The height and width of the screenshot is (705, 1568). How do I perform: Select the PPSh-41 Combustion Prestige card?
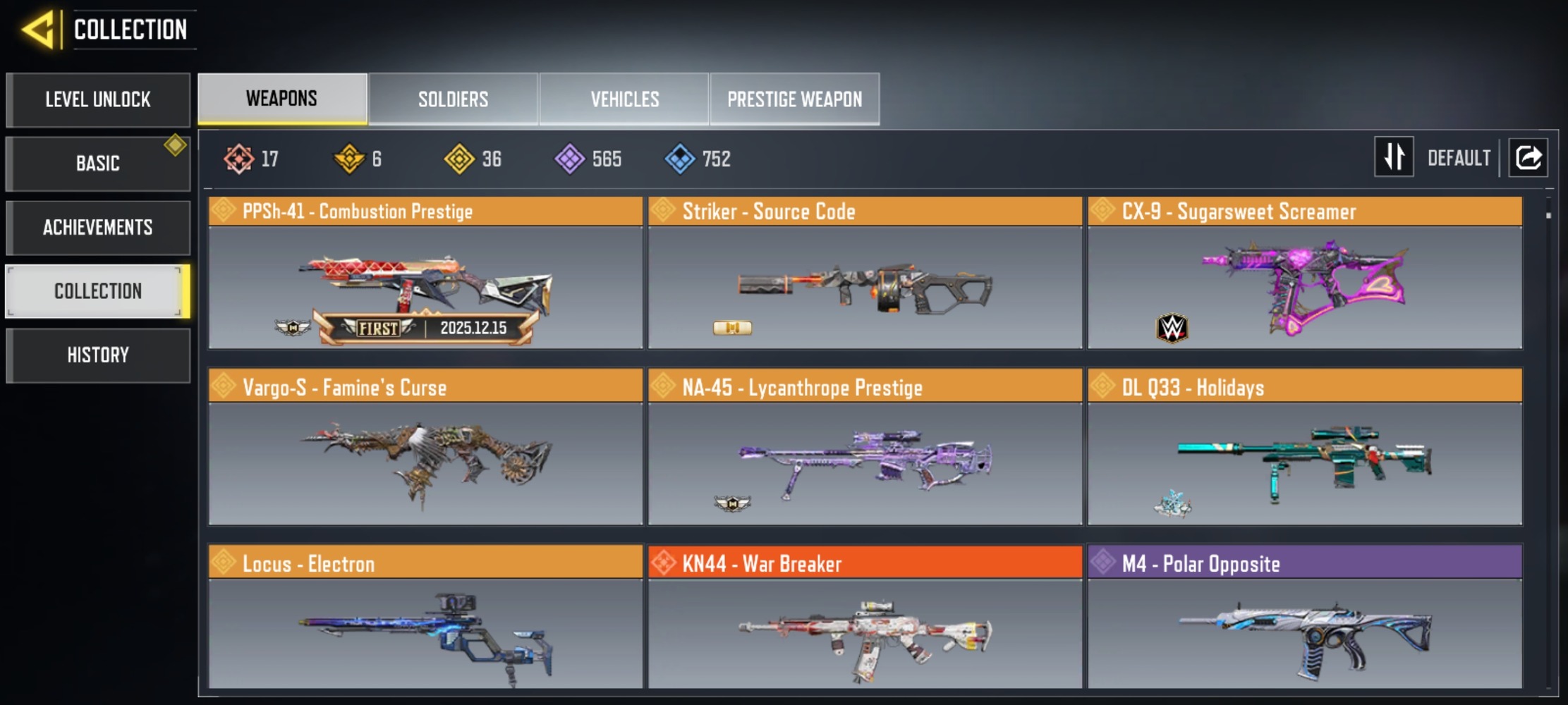point(425,274)
